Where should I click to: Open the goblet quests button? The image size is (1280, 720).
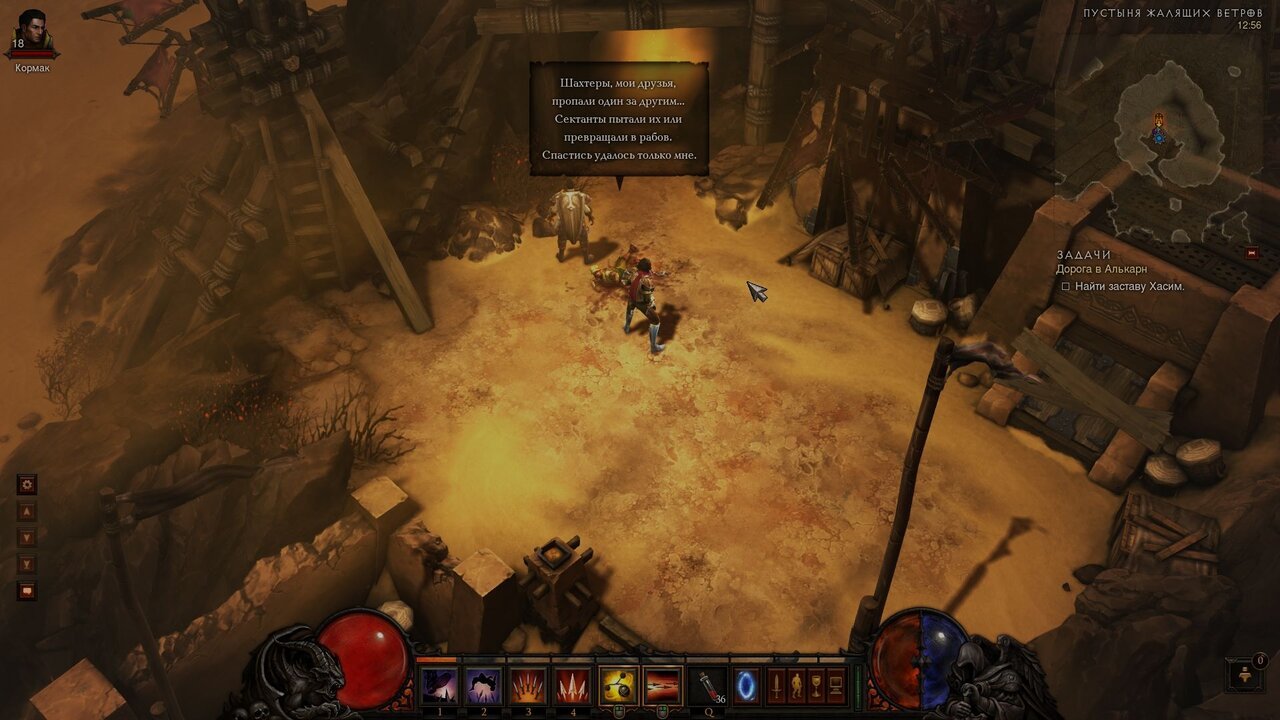click(x=816, y=686)
